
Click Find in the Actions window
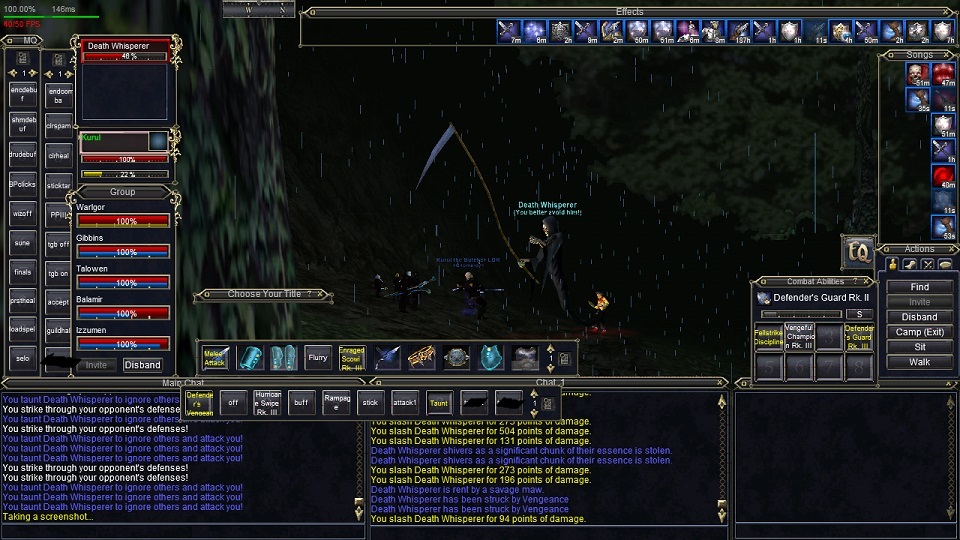point(919,287)
